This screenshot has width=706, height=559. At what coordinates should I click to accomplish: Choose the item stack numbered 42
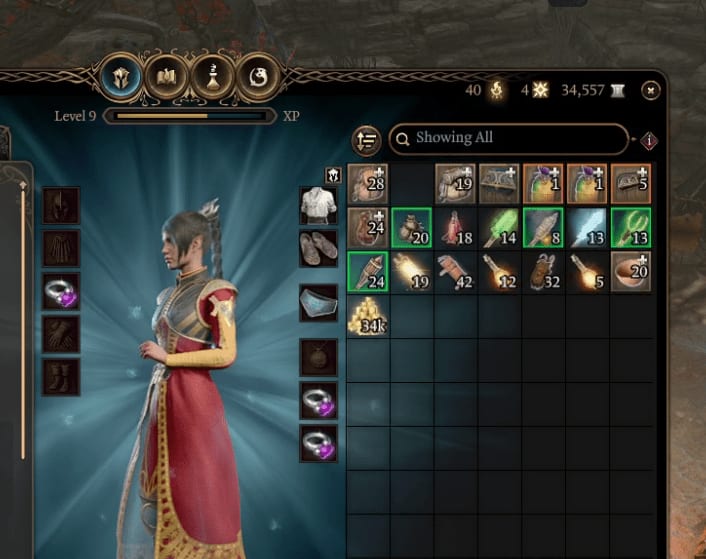click(455, 272)
